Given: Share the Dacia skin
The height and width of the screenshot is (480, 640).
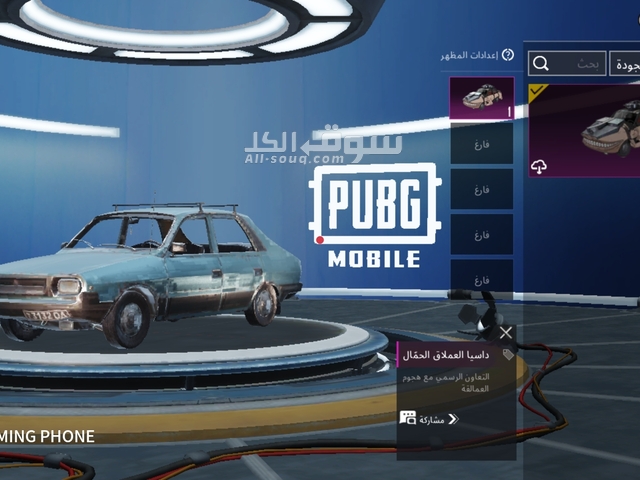Looking at the screenshot, I should (429, 418).
